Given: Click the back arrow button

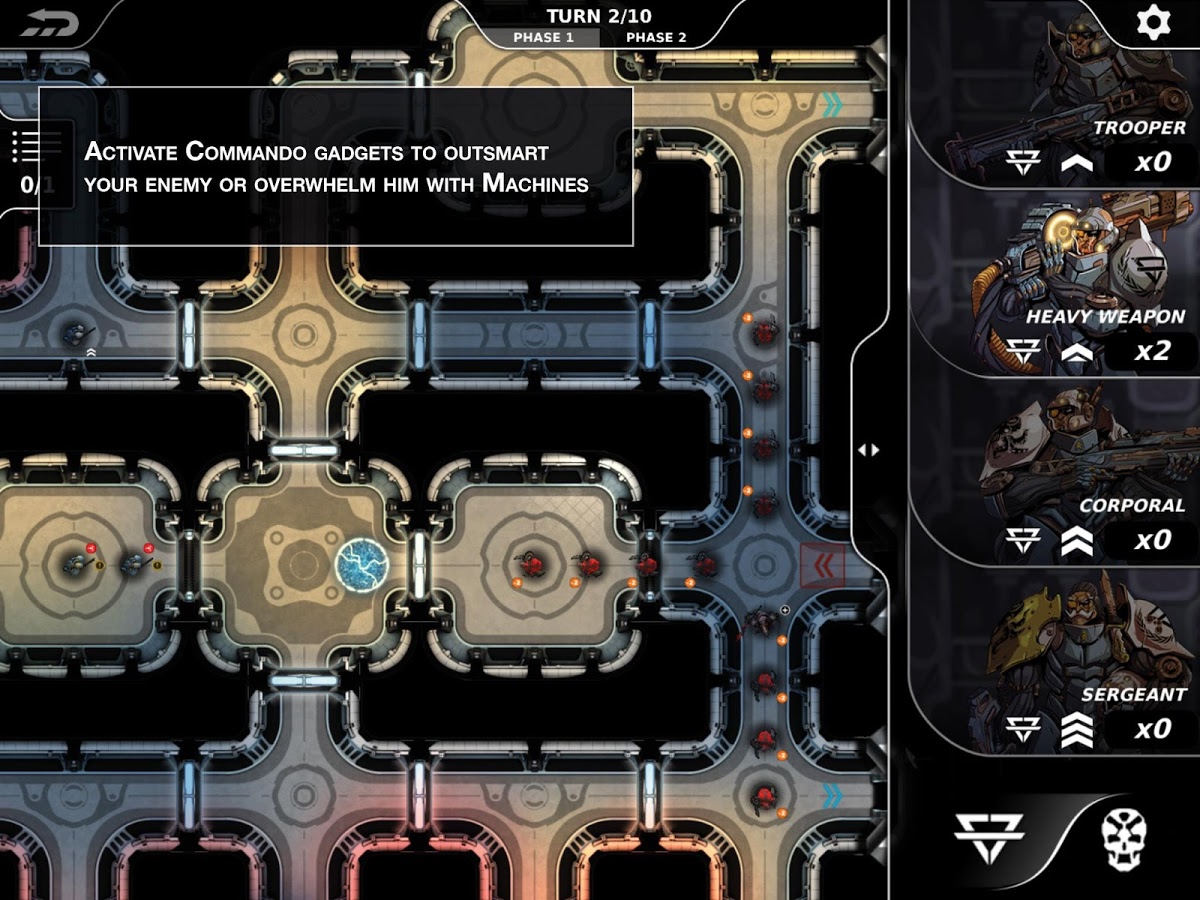Looking at the screenshot, I should point(48,22).
